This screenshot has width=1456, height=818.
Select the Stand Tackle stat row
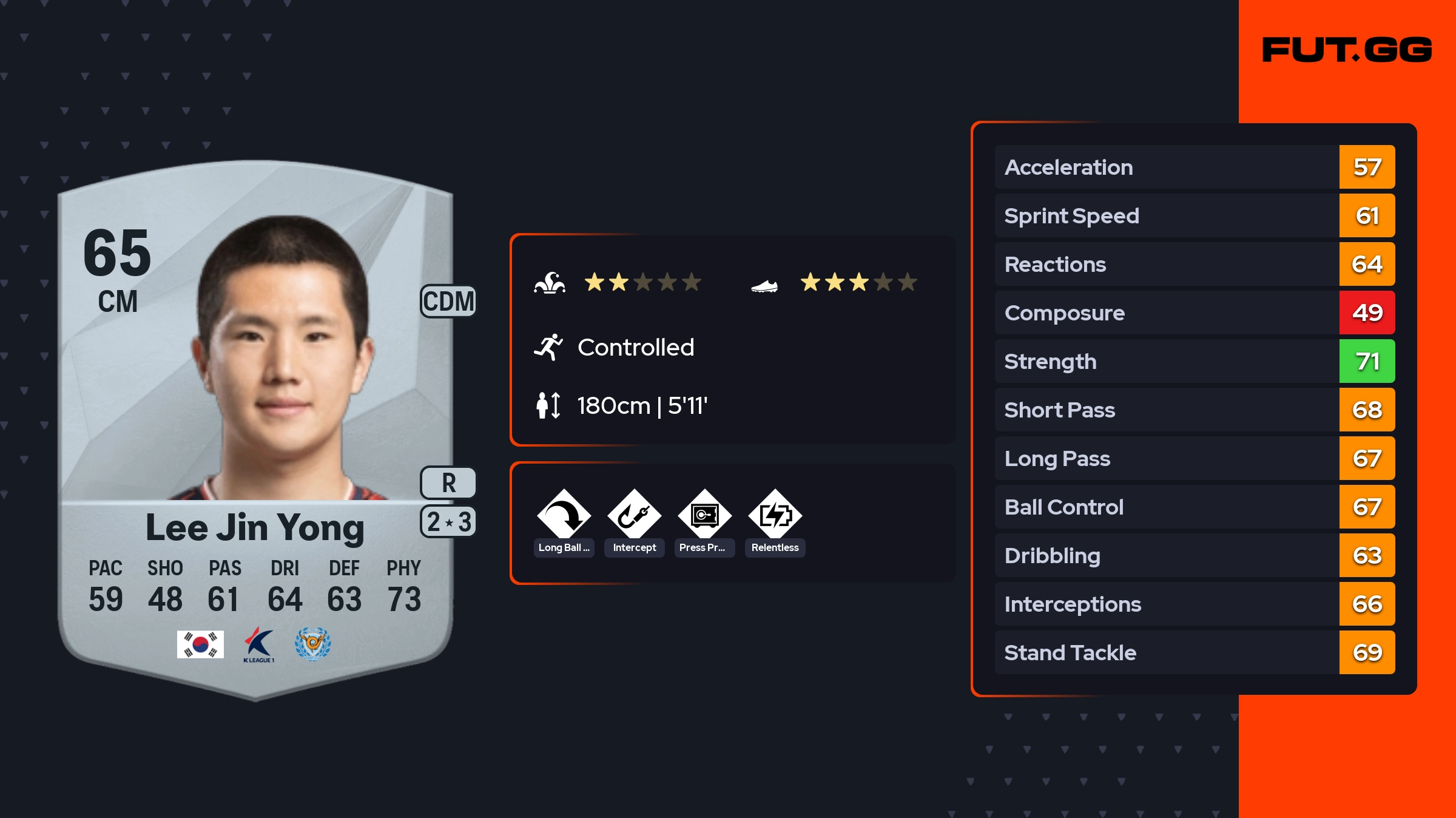(1194, 652)
